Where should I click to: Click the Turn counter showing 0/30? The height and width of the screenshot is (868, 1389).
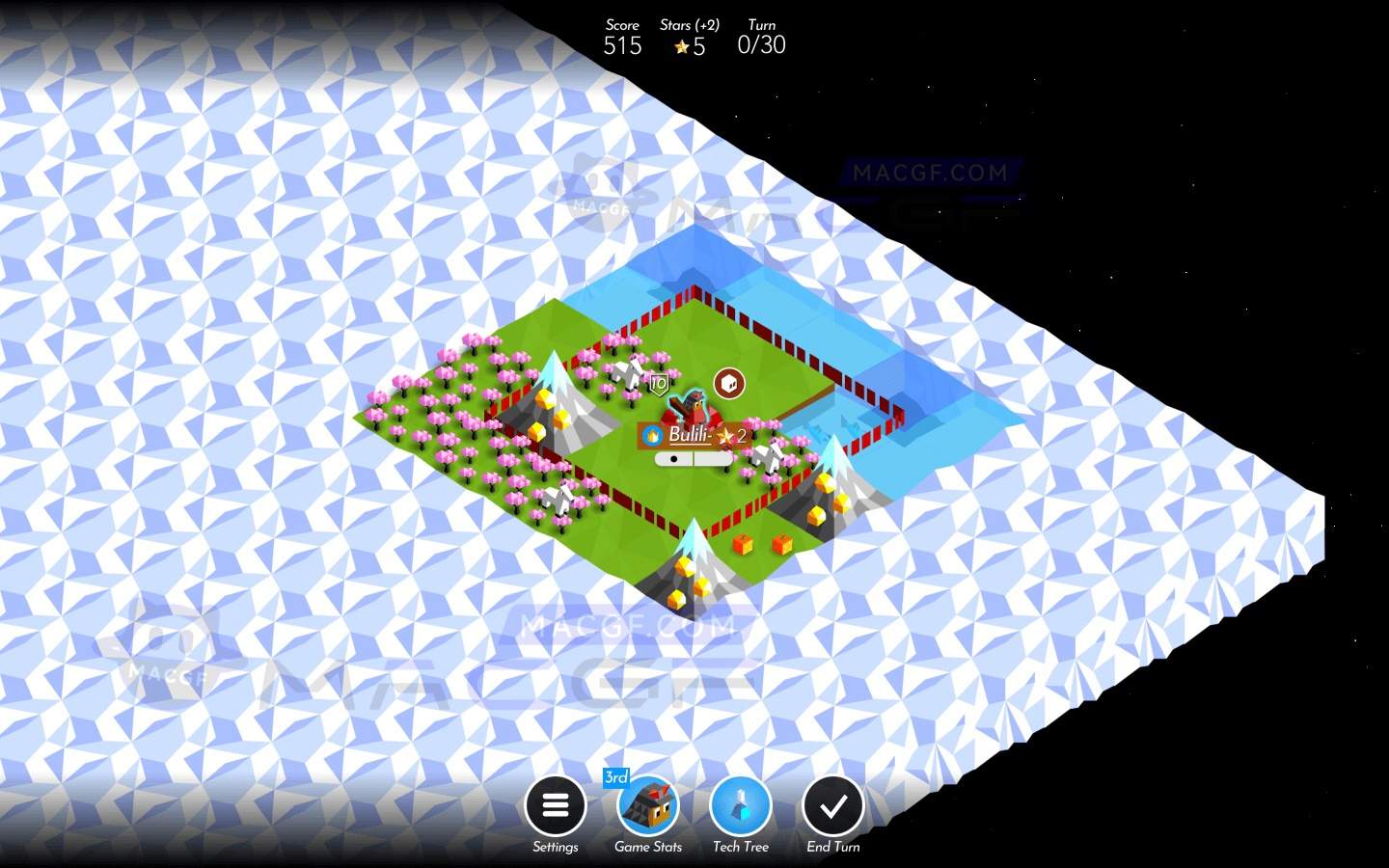point(762,44)
